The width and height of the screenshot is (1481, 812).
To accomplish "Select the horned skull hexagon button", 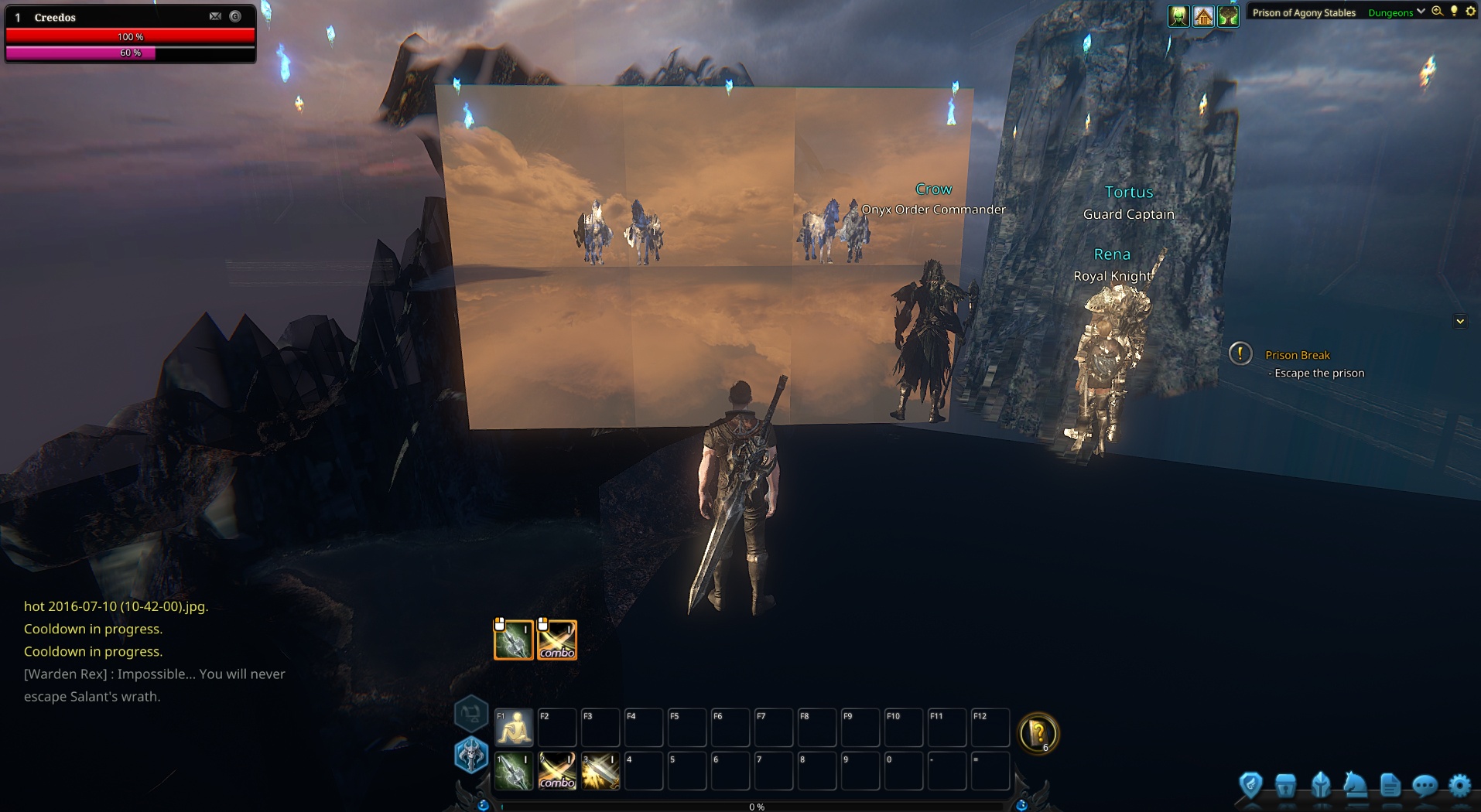I will click(x=470, y=755).
